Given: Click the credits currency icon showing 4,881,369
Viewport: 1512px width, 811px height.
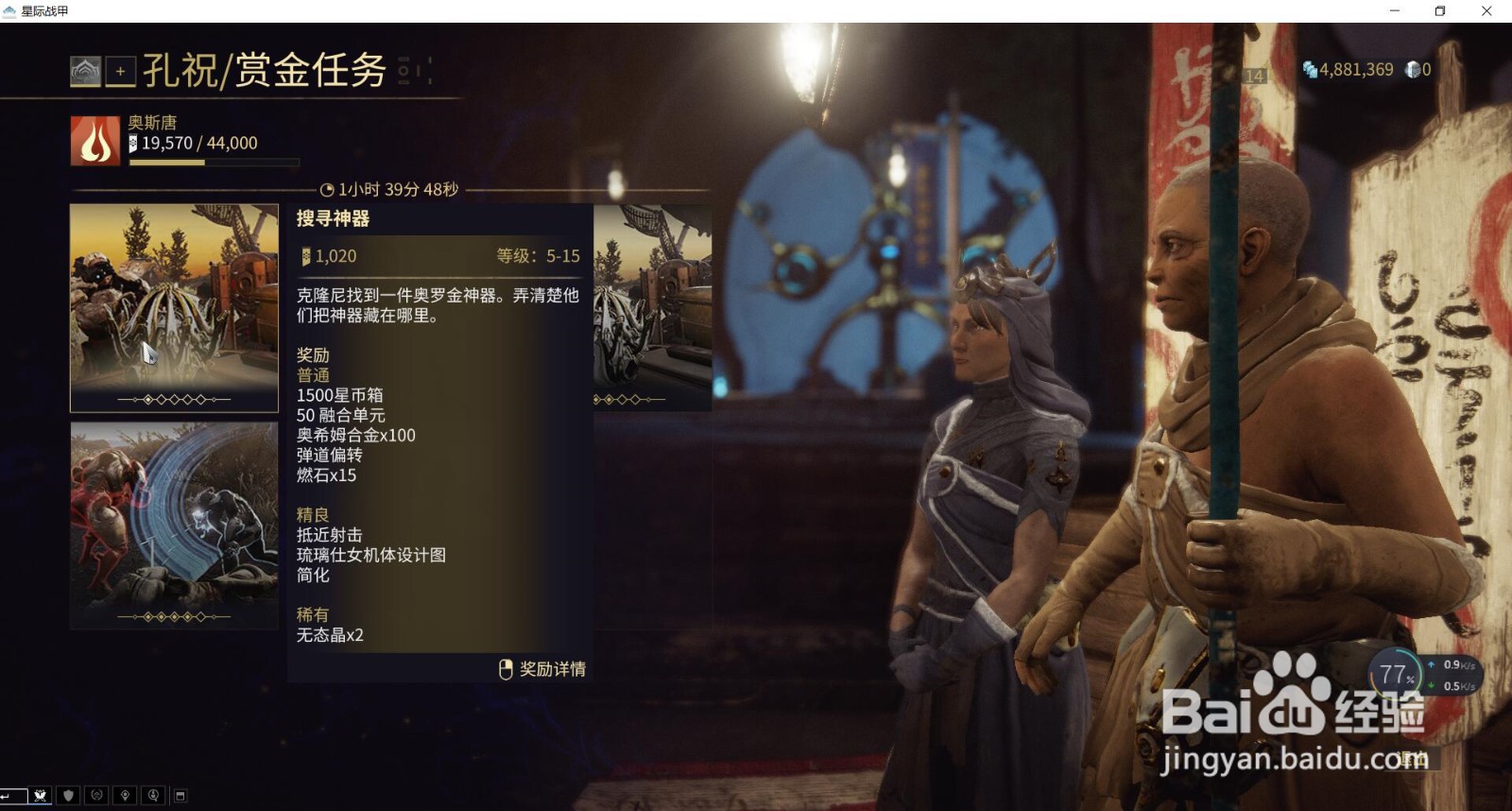Looking at the screenshot, I should tap(1310, 67).
